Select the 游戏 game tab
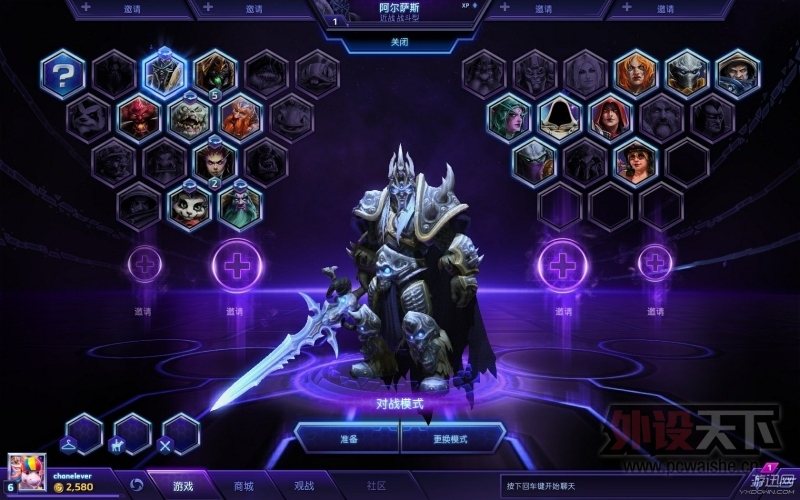Image resolution: width=800 pixels, height=500 pixels. 183,486
